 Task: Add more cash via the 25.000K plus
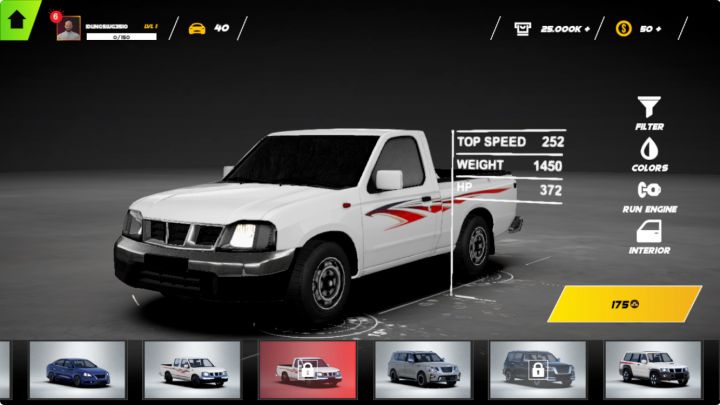(586, 28)
